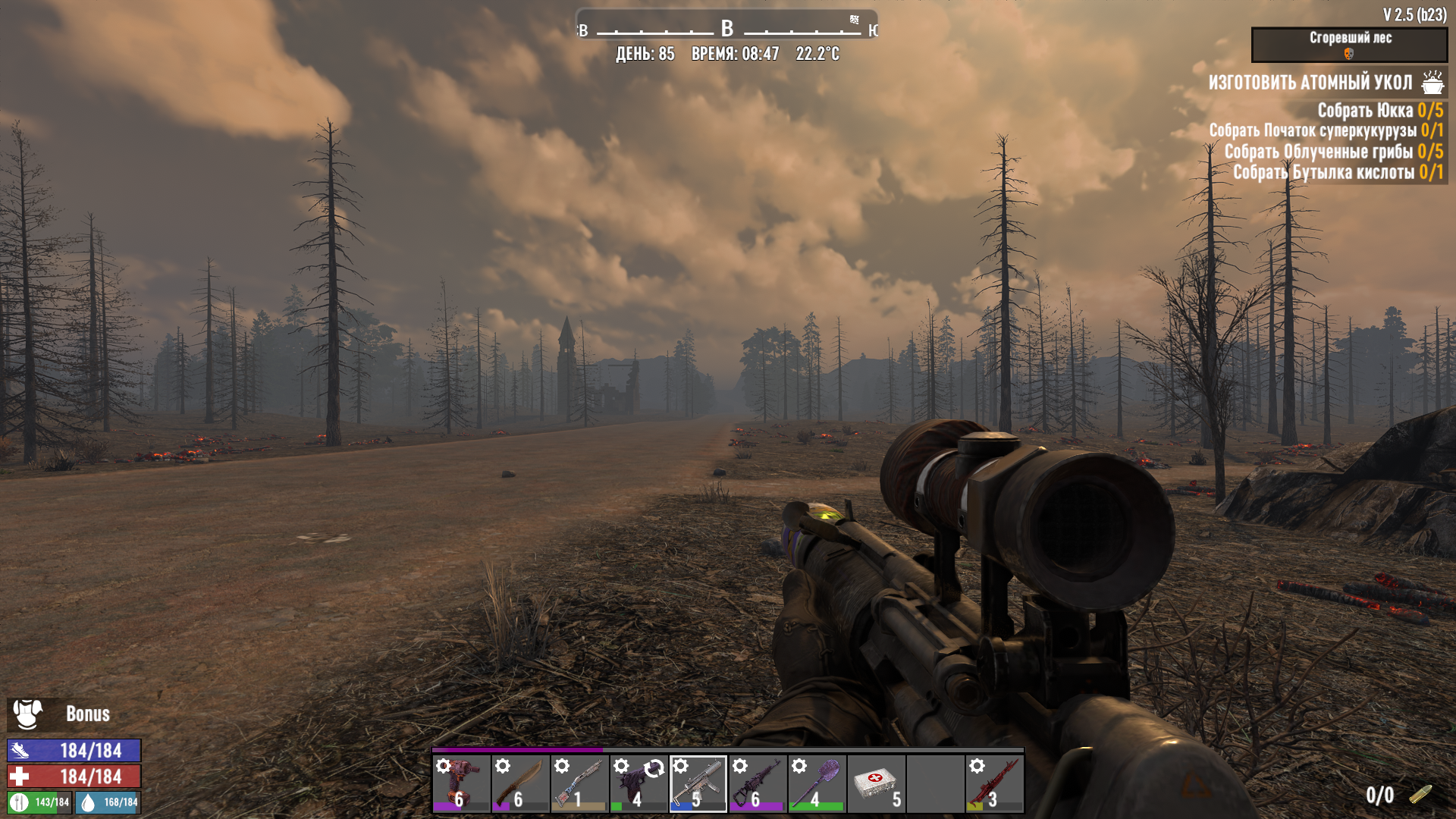
Task: Click the Bonus buff armor icon
Action: (28, 714)
